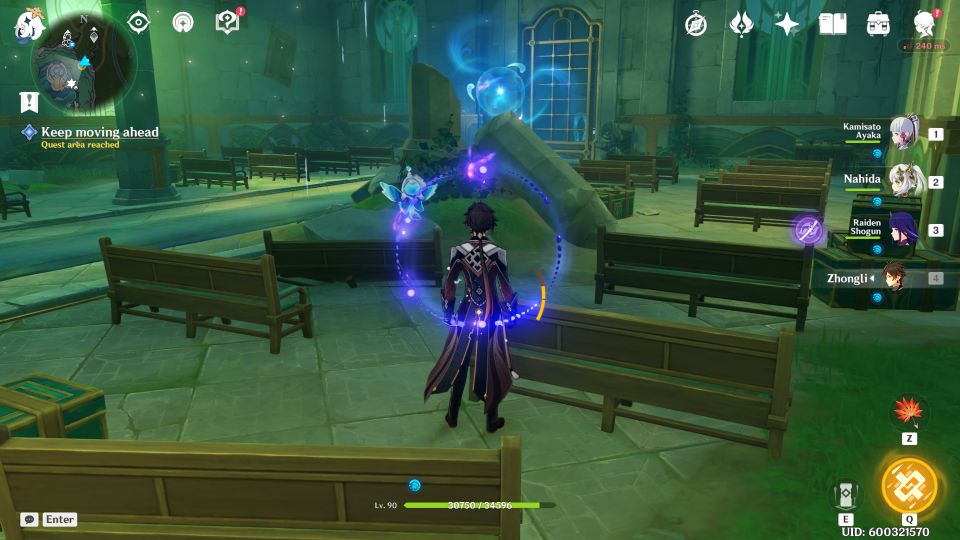Switch to Kamisato Ayaka

pyautogui.click(x=902, y=134)
